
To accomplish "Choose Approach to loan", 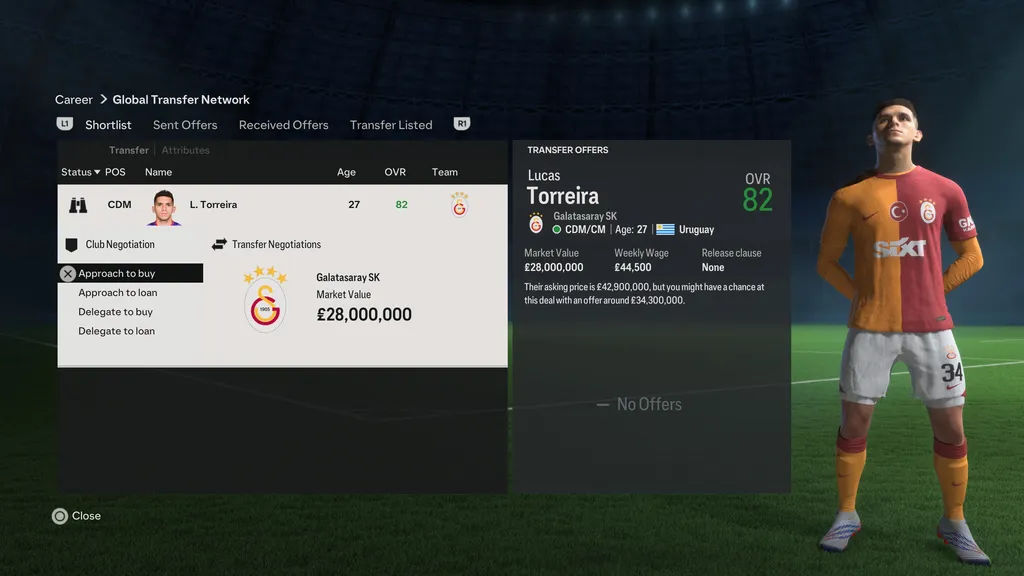I will point(118,293).
